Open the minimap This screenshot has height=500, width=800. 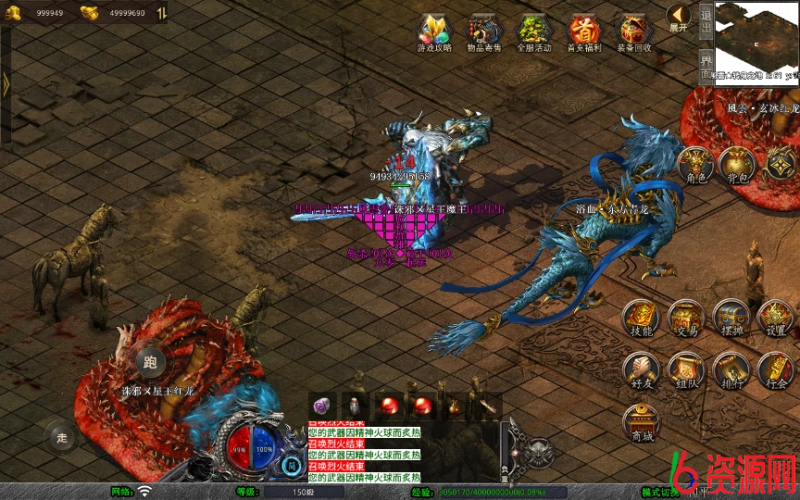click(x=758, y=40)
